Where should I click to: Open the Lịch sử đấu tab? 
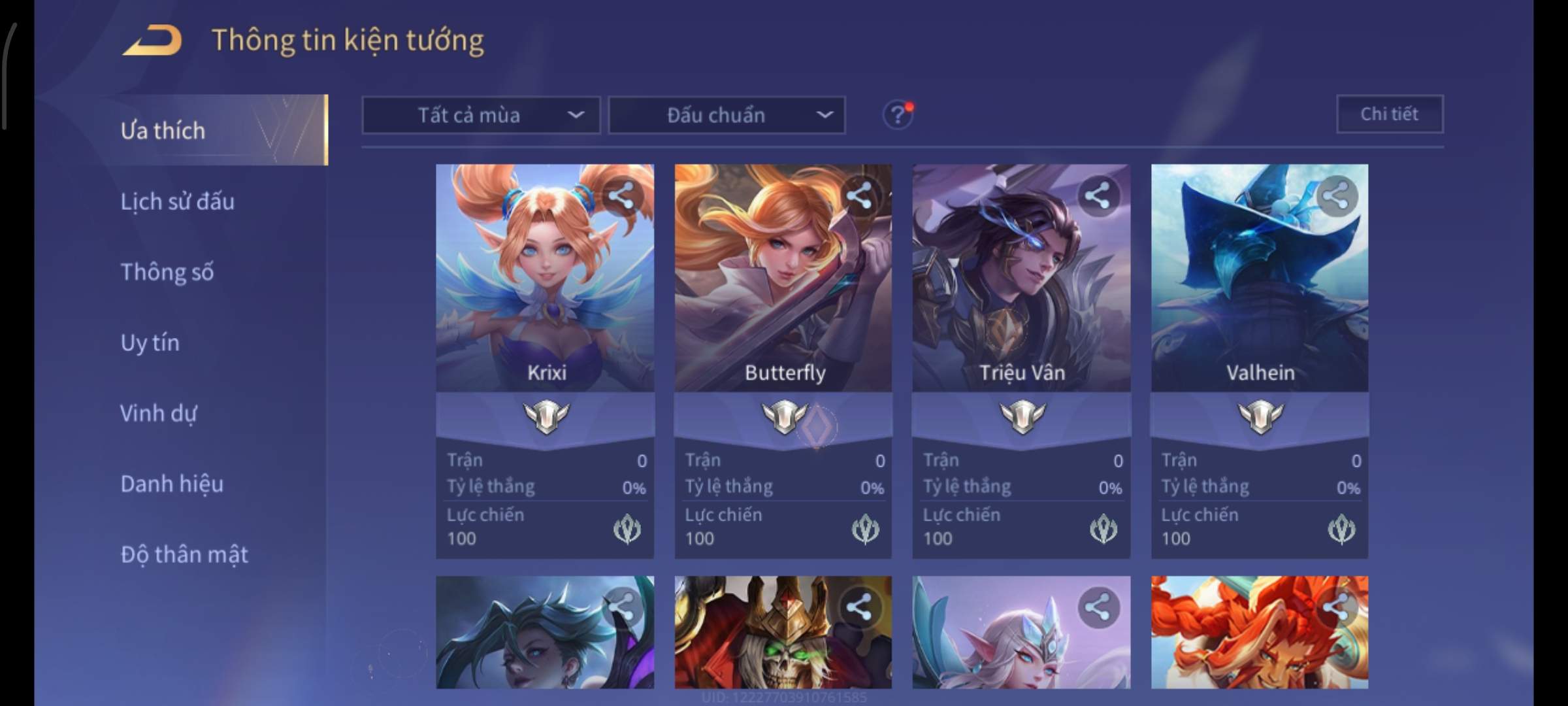point(177,201)
